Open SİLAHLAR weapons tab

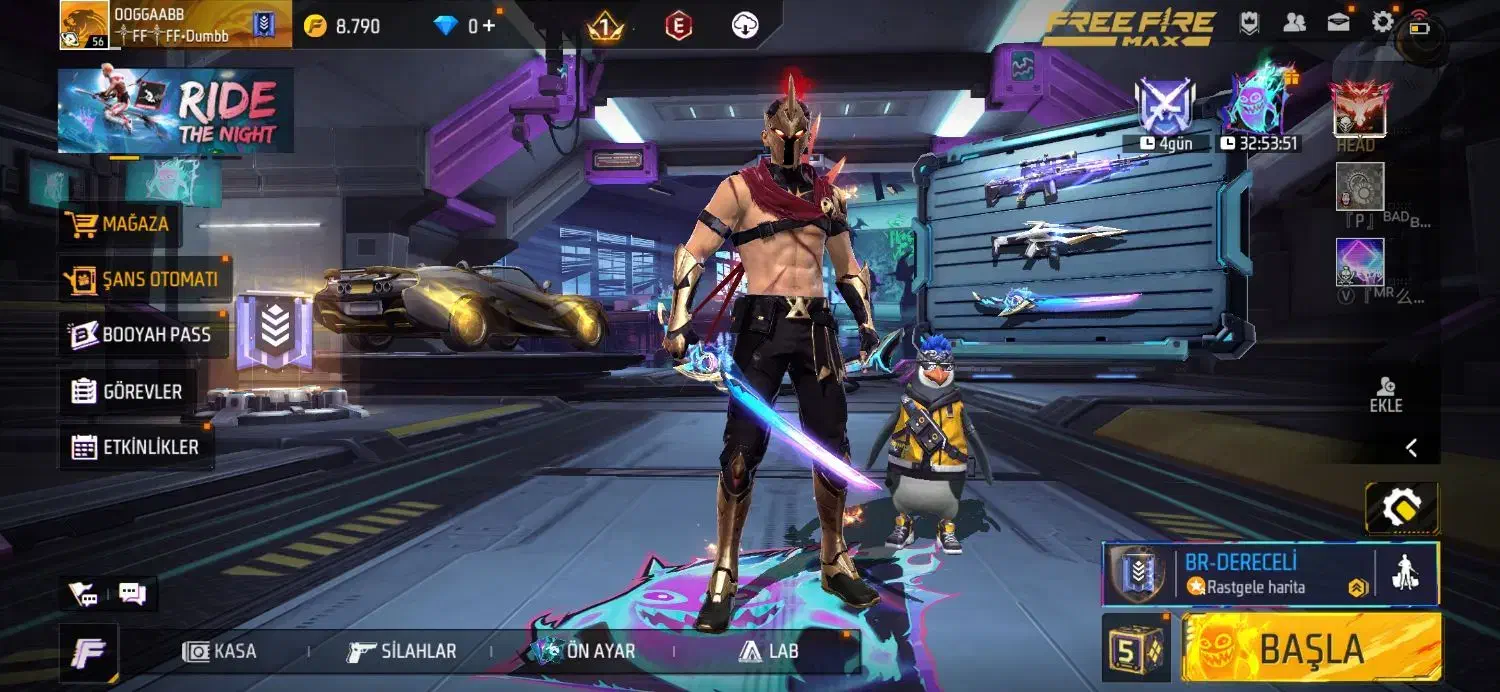tap(401, 651)
